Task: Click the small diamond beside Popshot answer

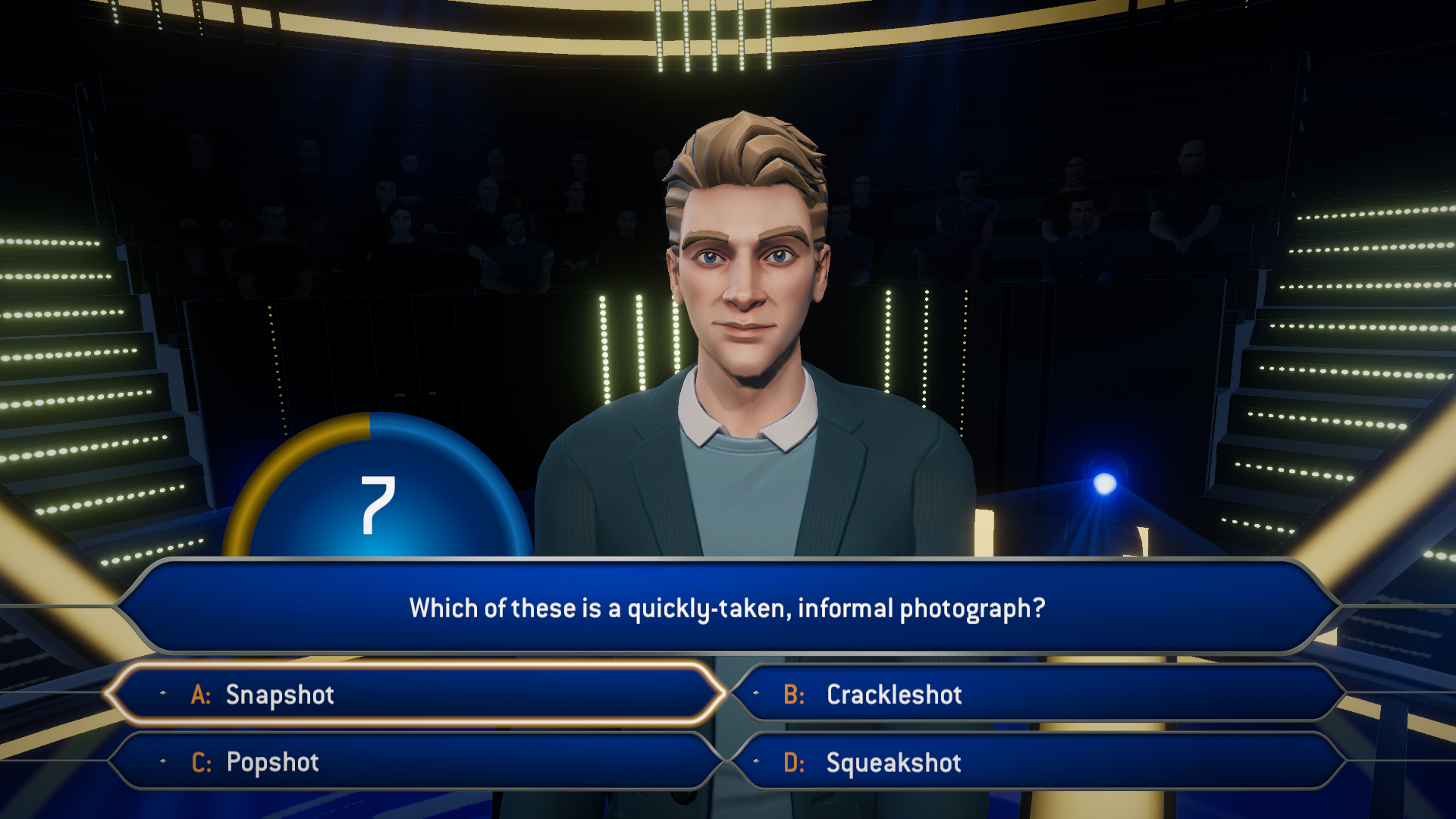Action: [162, 762]
